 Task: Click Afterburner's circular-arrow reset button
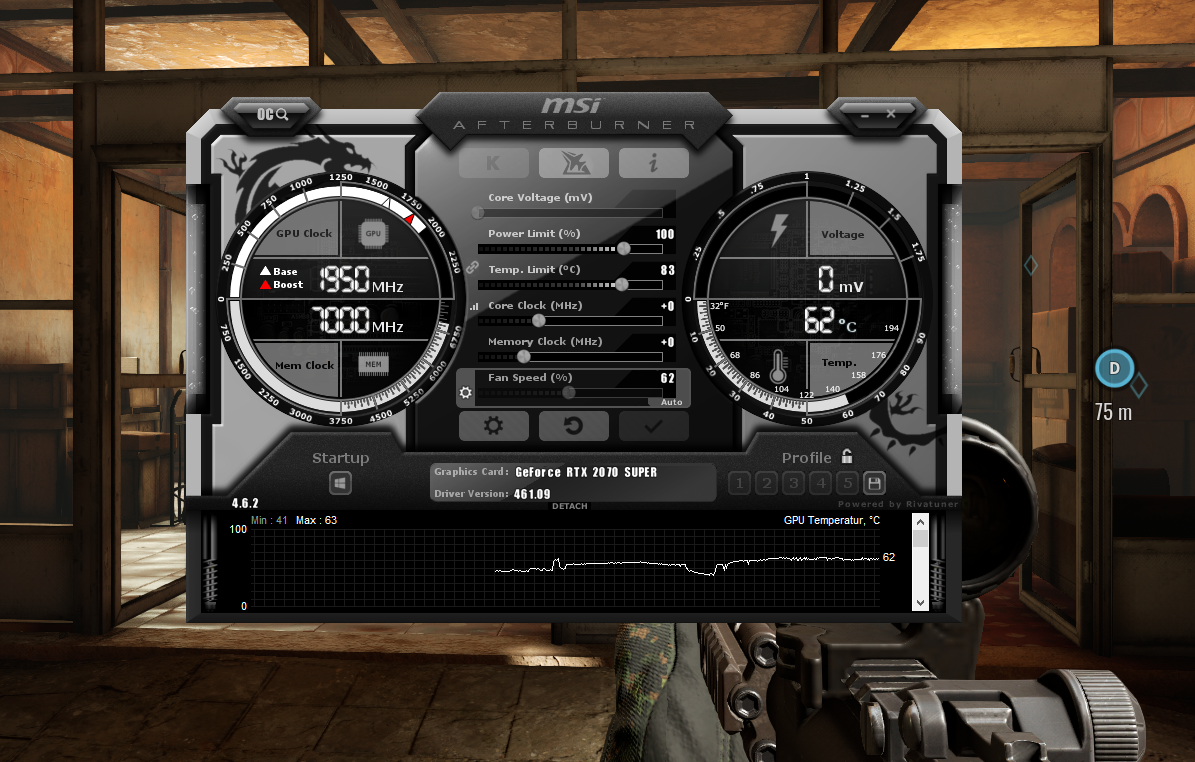click(573, 426)
